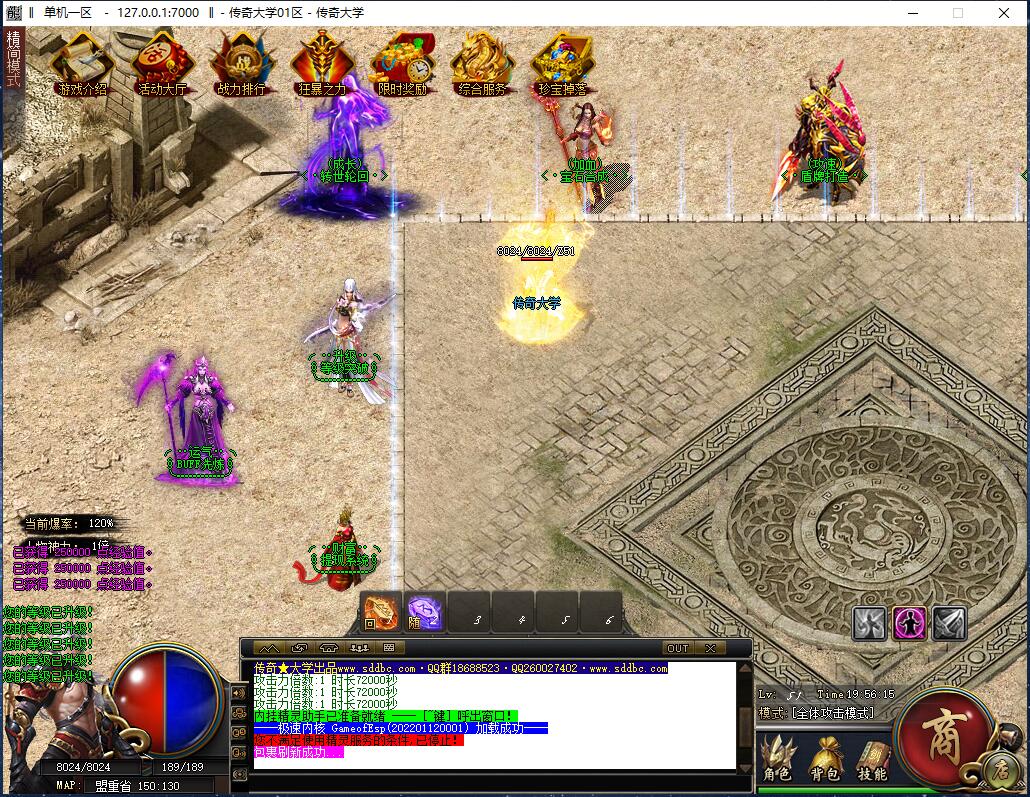Toggle the 精简模式 simplified mode tab
Screen dimensions: 1030x797
coord(13,58)
